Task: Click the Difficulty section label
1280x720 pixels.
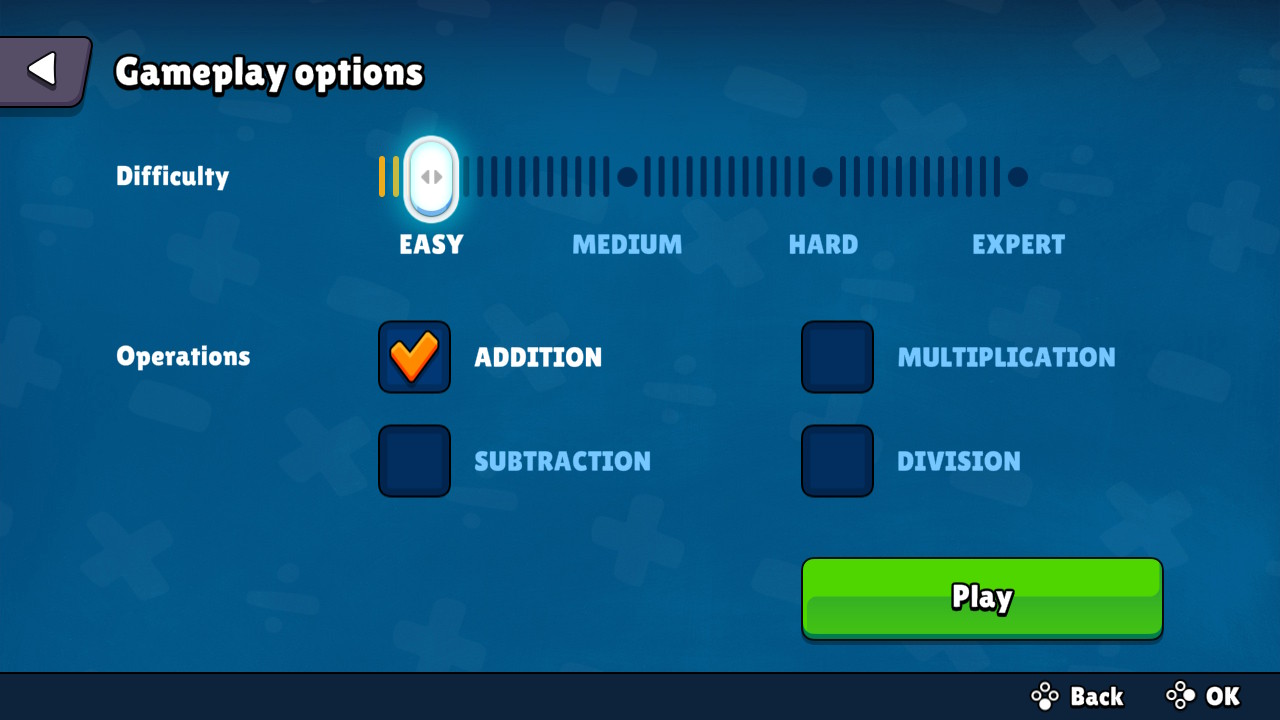Action: tap(172, 176)
